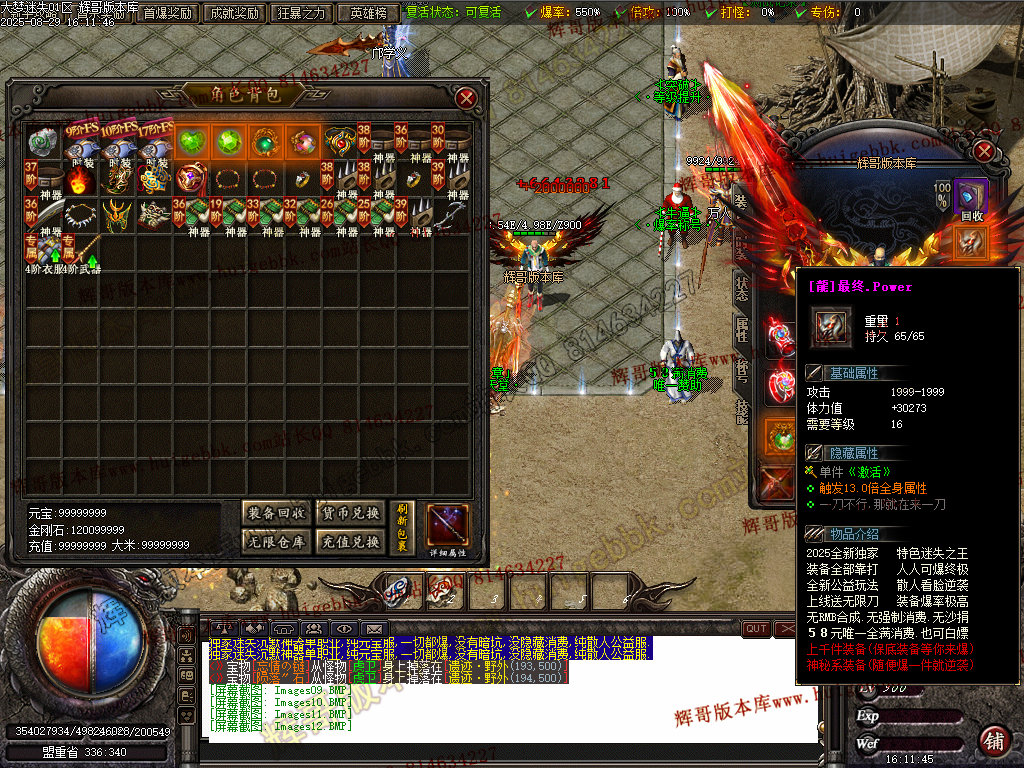Screen dimensions: 1024x768
Task: Click the 装备回收 equipment recycle button
Action: [277, 513]
